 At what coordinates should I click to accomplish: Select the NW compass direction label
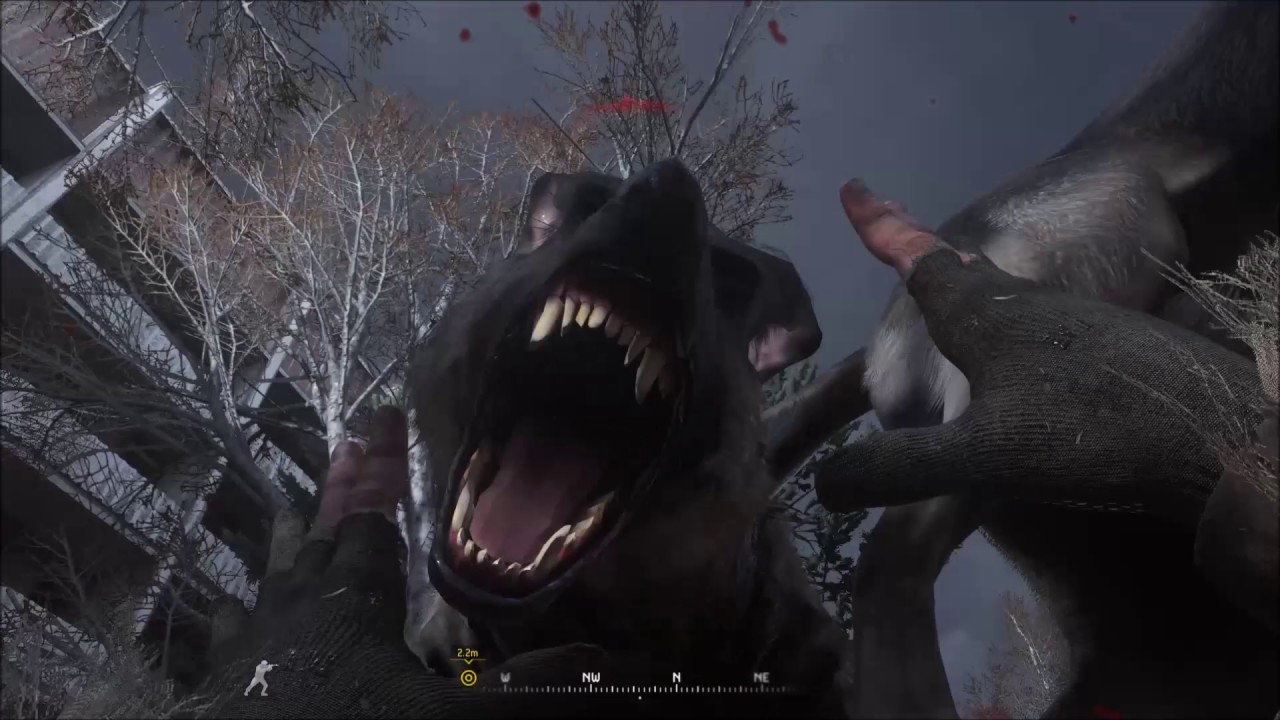click(x=591, y=676)
